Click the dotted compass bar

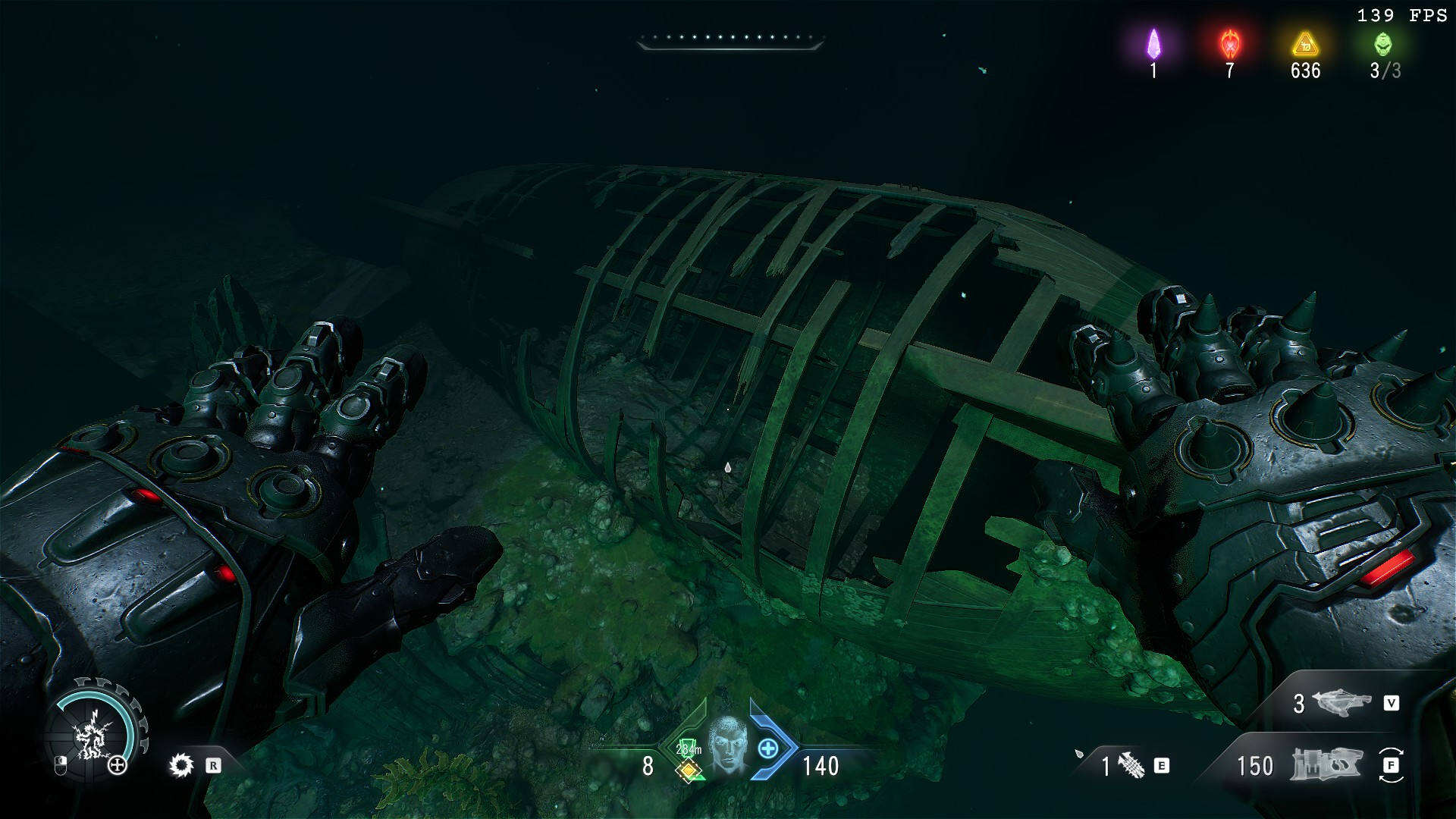point(730,39)
